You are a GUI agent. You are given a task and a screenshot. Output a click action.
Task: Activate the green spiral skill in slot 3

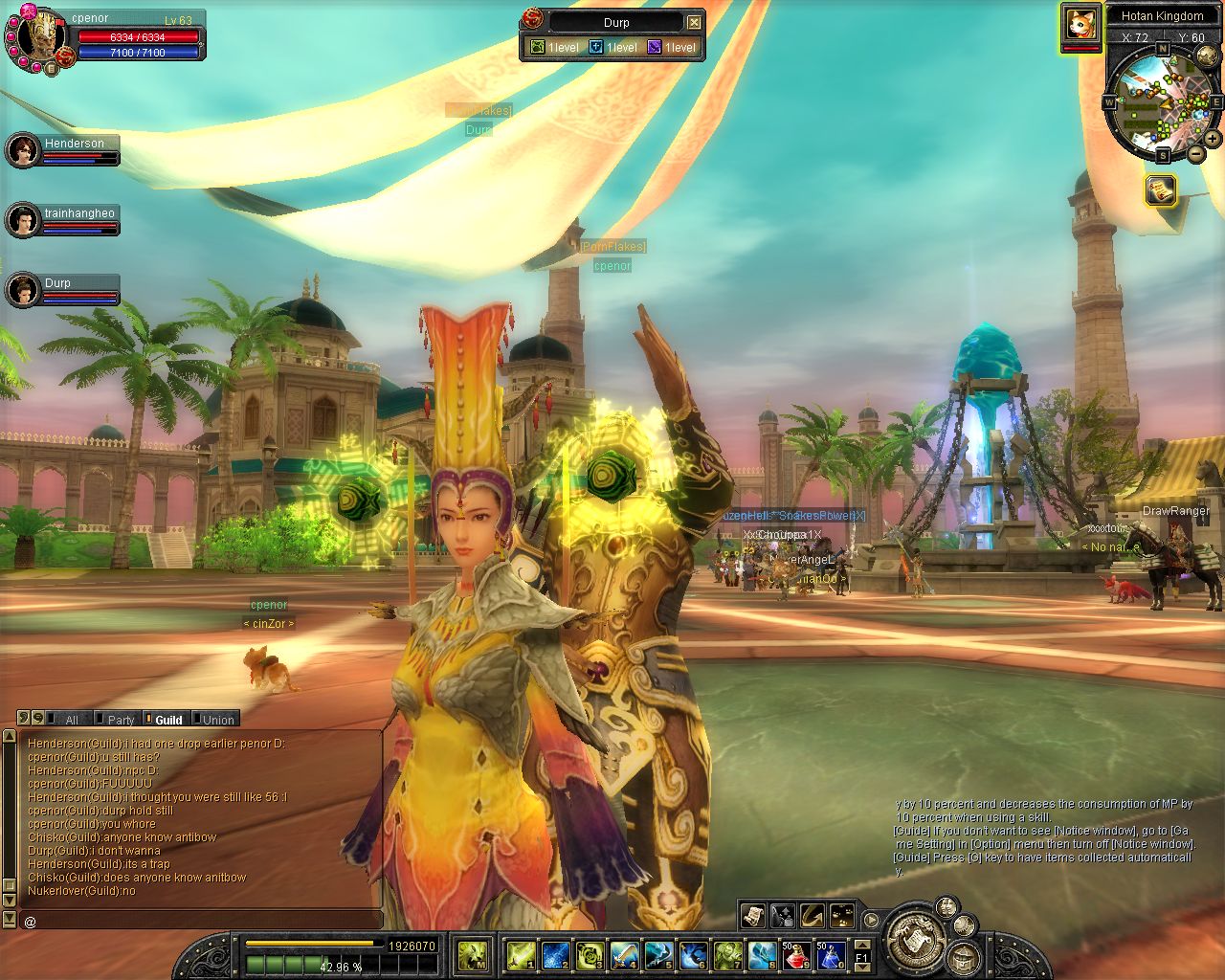[x=590, y=955]
